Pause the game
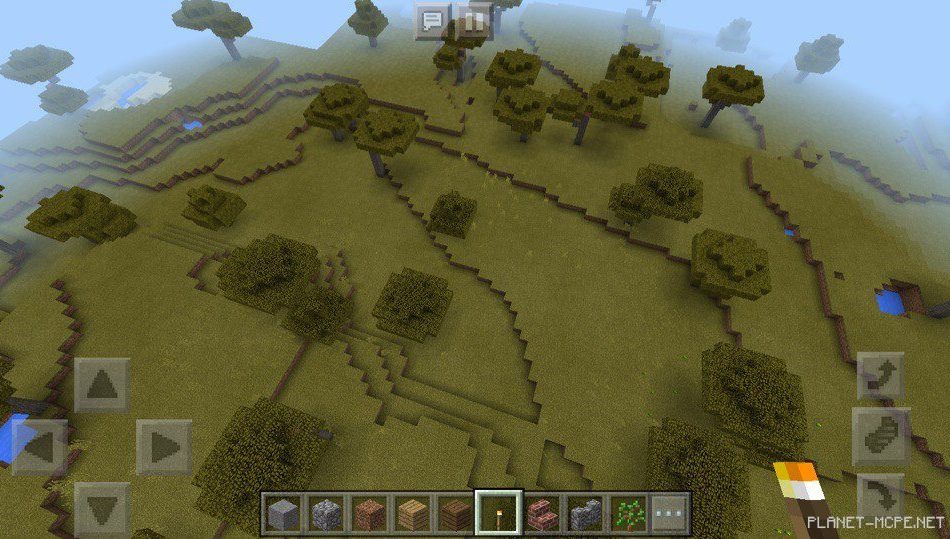The height and width of the screenshot is (539, 950). point(475,18)
